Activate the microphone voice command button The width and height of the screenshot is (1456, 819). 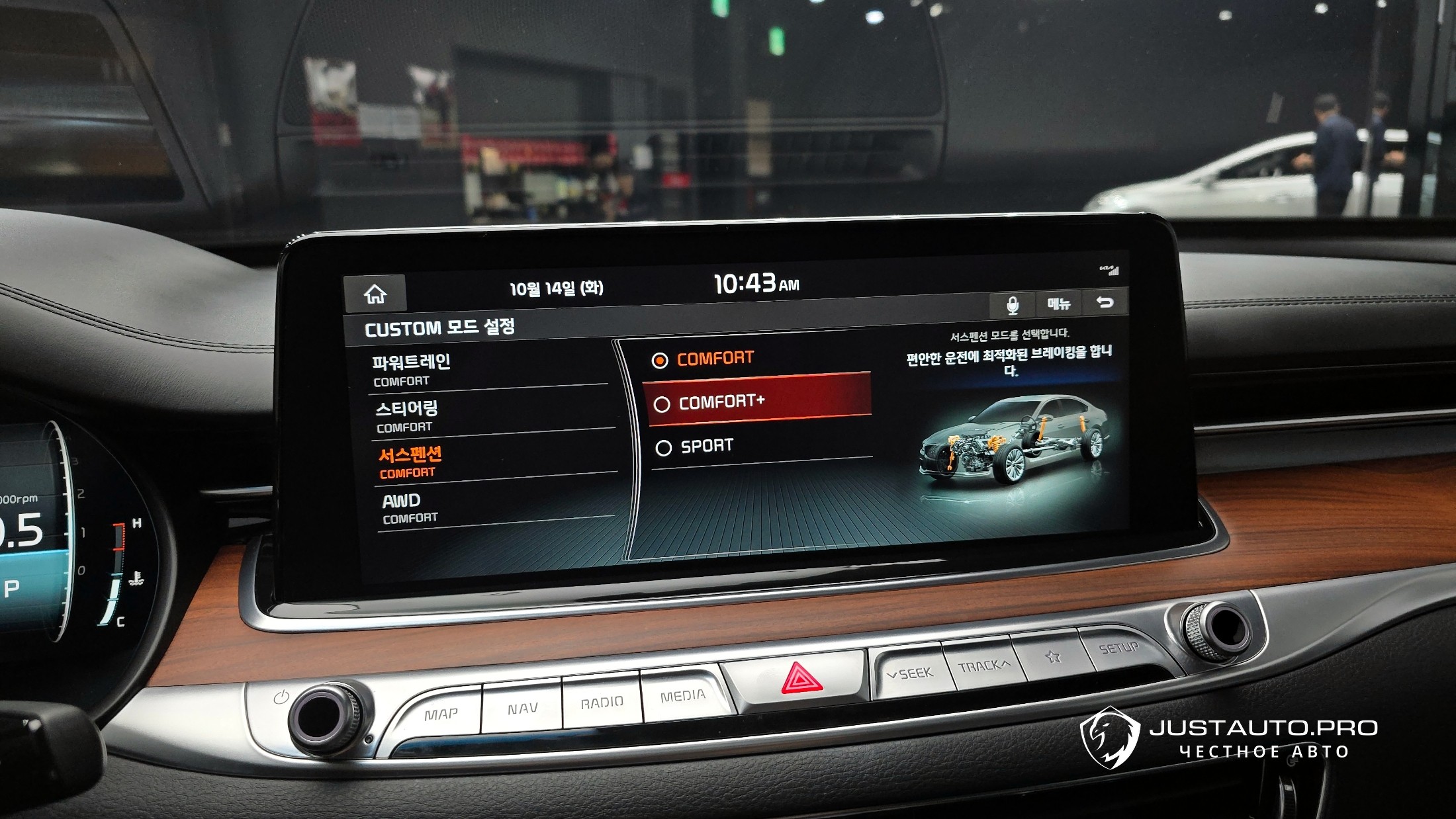pyautogui.click(x=1012, y=305)
